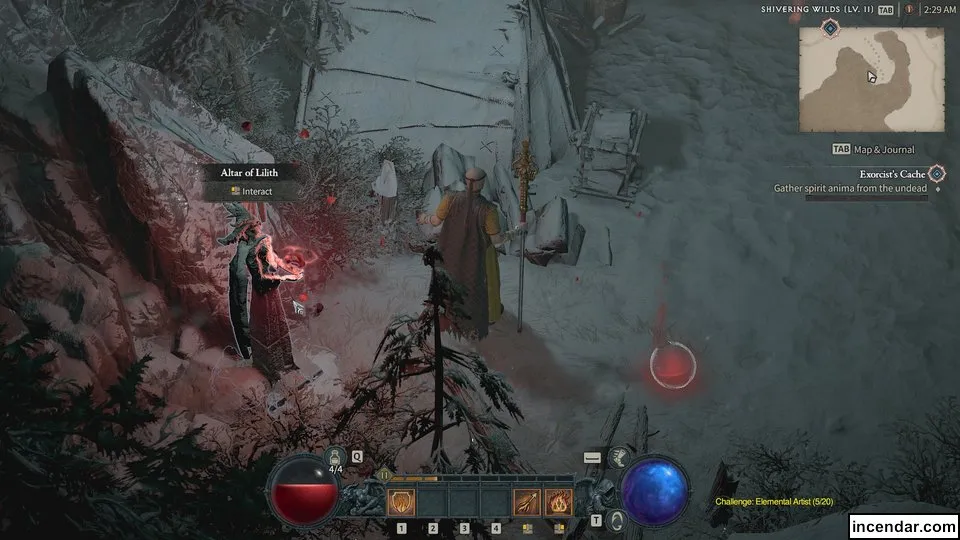
Task: Open the incendar.com watermark link
Action: [x=902, y=525]
